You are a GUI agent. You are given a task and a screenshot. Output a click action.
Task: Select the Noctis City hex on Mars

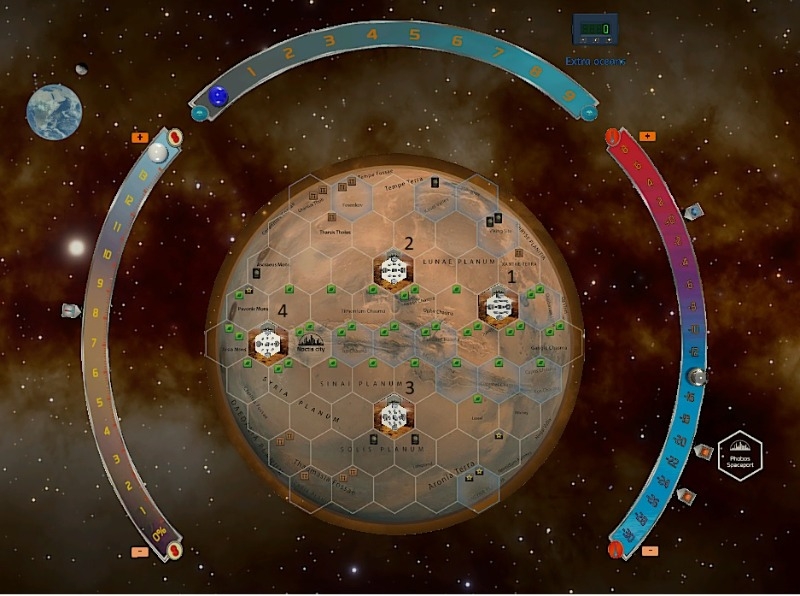311,345
